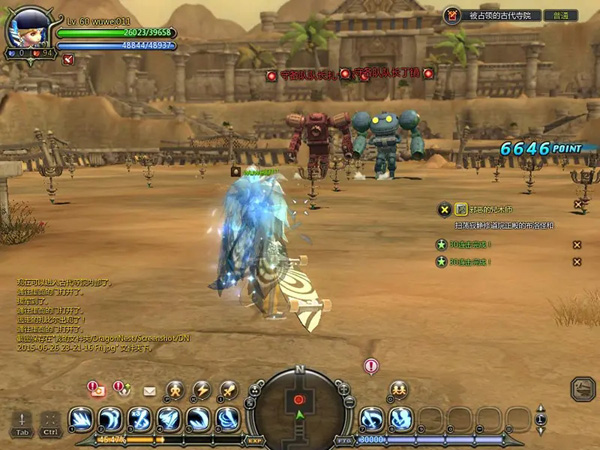Click the lightning bolt icon above the hotbar
This screenshot has width=600, height=450.
(x=201, y=389)
